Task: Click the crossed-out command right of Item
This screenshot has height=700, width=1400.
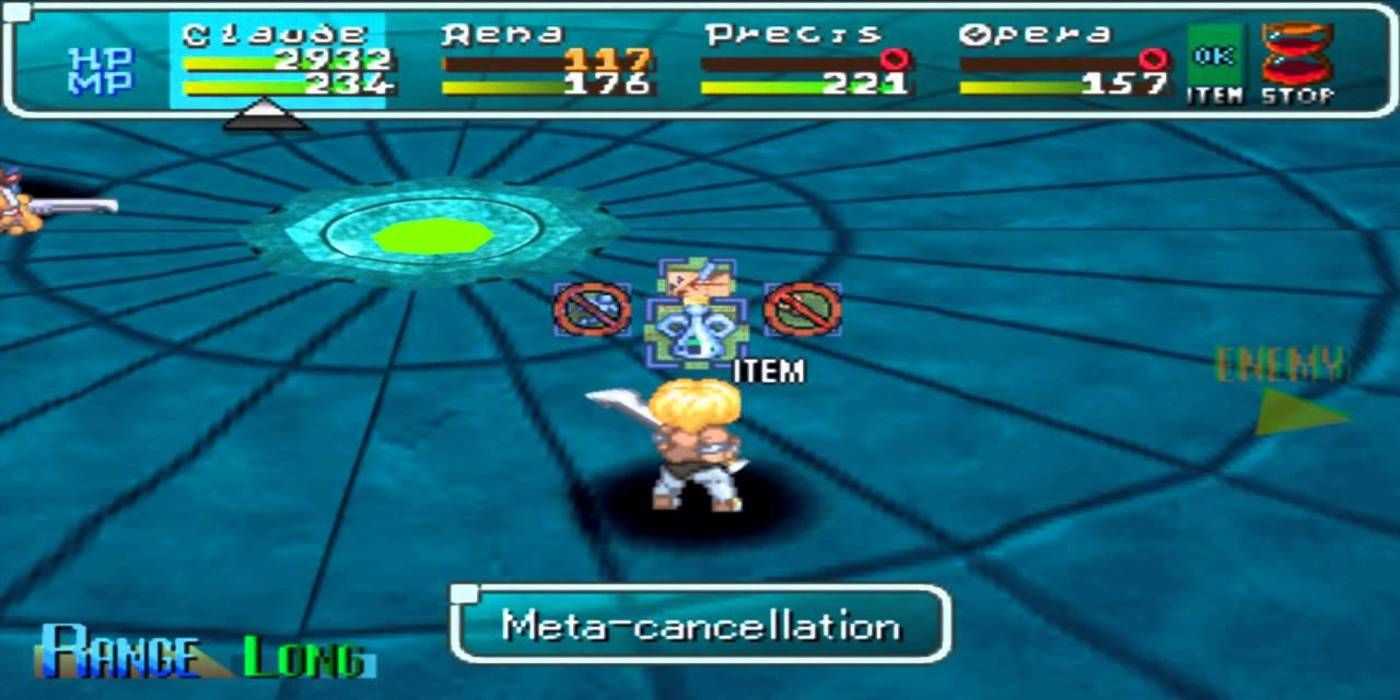Action: pos(802,309)
